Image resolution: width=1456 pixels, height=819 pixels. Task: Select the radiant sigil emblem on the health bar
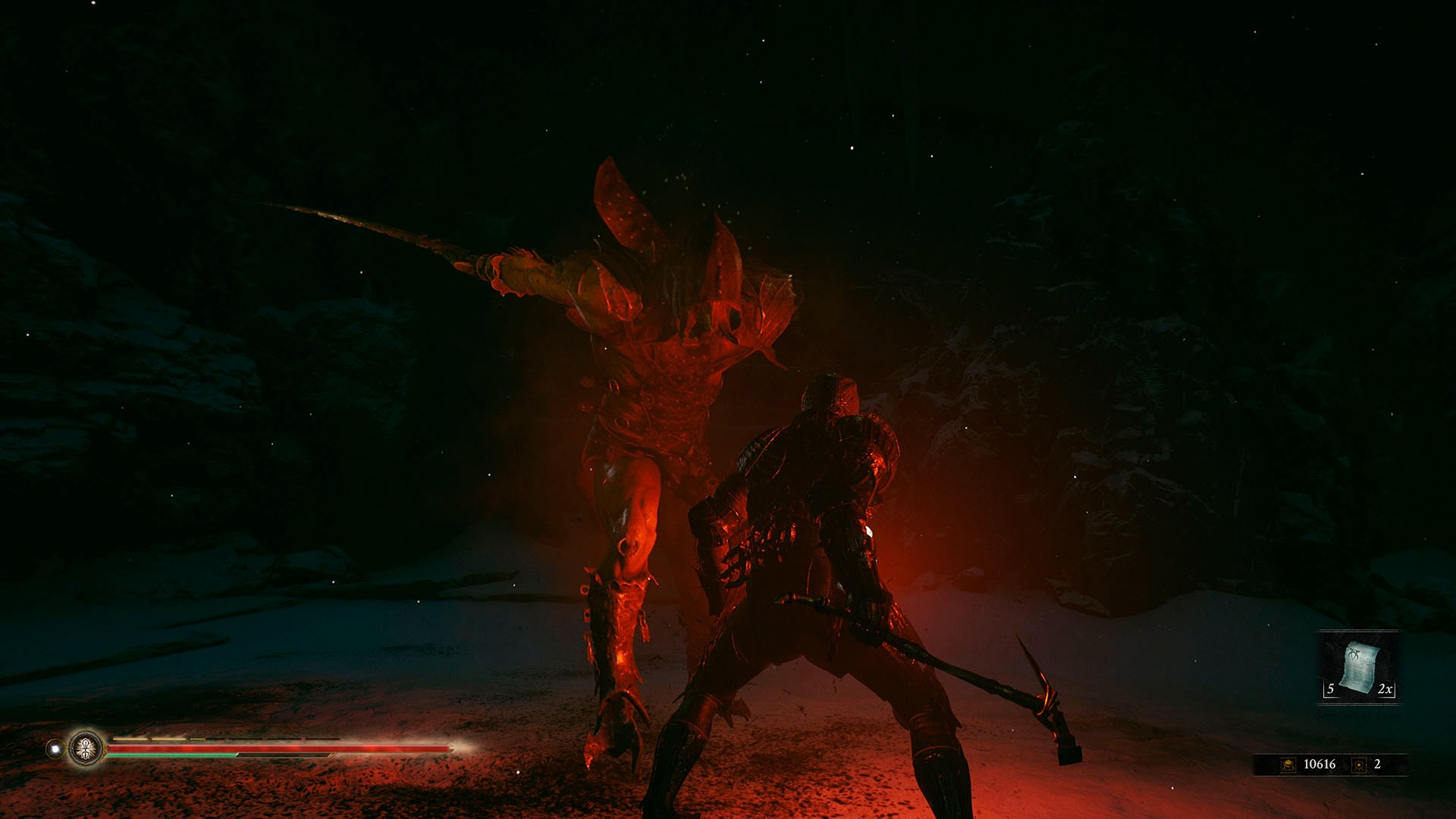click(x=86, y=749)
